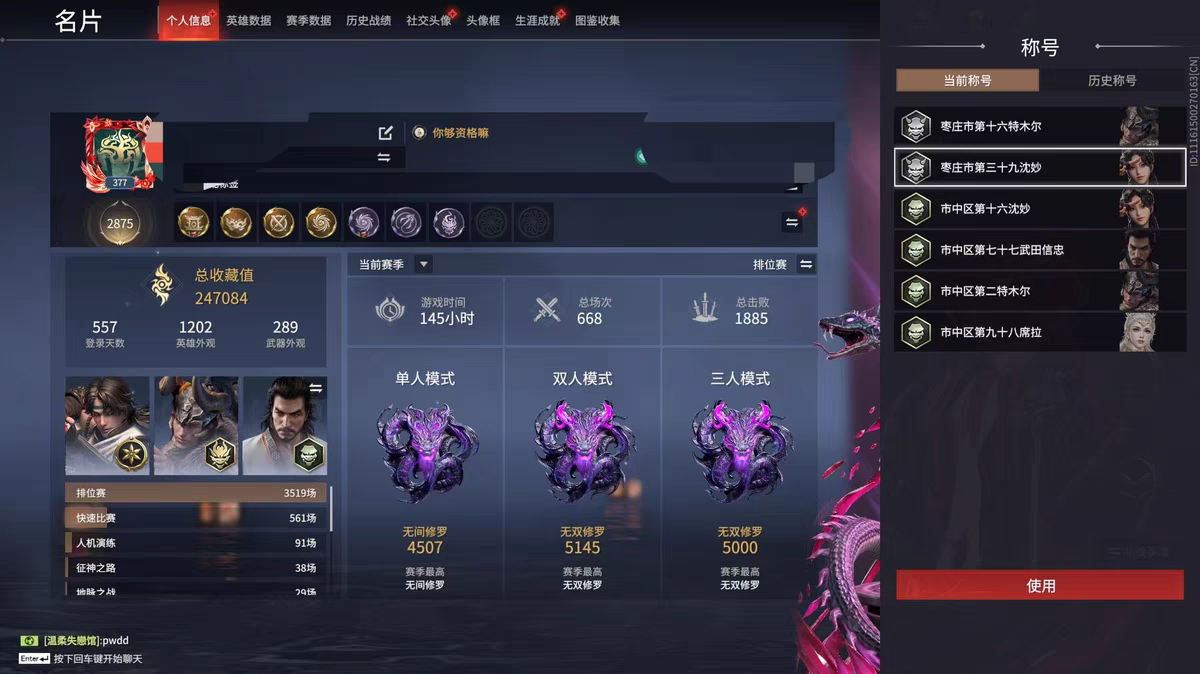Select the 快速比赛 match row
Image resolution: width=1200 pixels, height=674 pixels.
196,518
